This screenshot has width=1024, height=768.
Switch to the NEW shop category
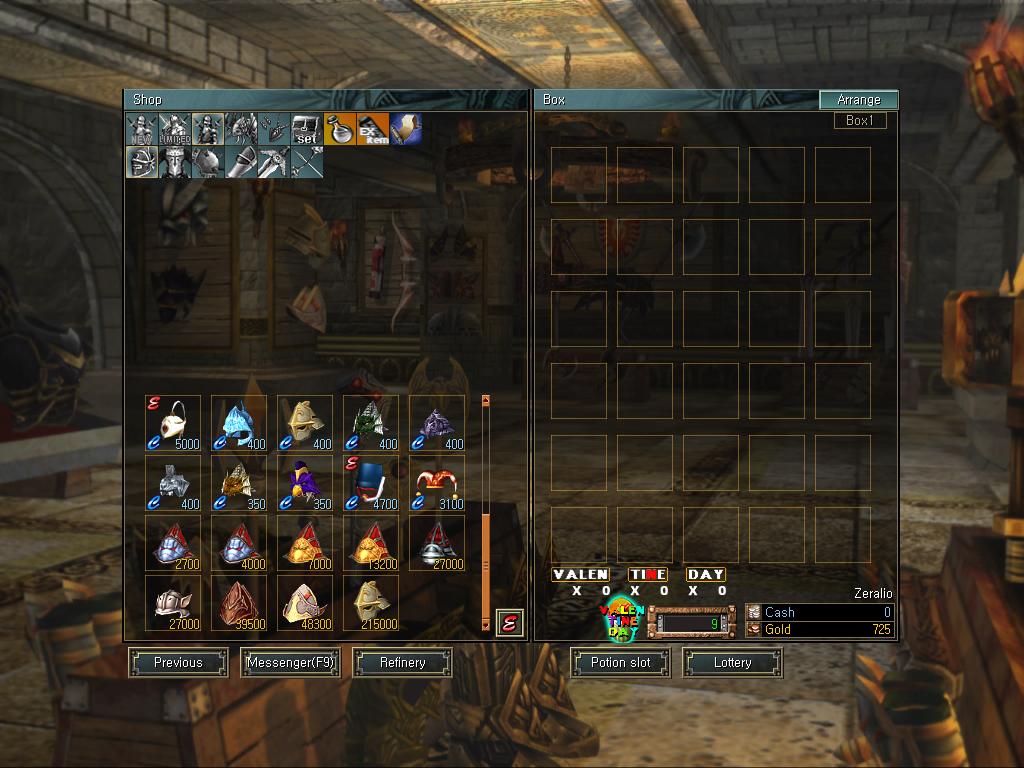(x=141, y=129)
